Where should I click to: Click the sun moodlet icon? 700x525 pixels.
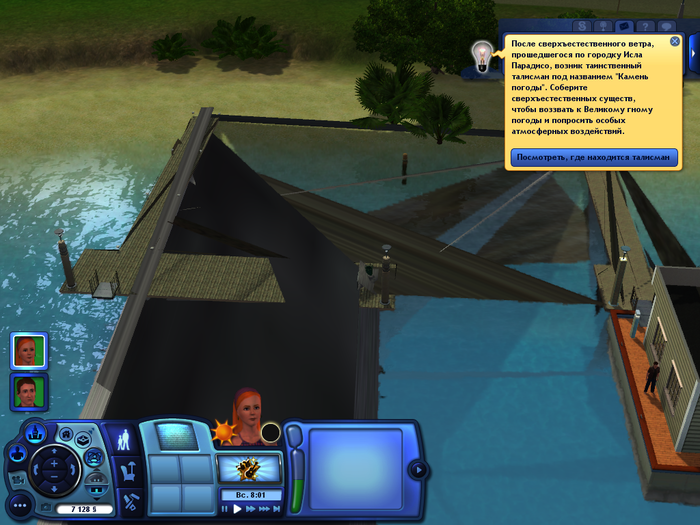click(x=223, y=434)
